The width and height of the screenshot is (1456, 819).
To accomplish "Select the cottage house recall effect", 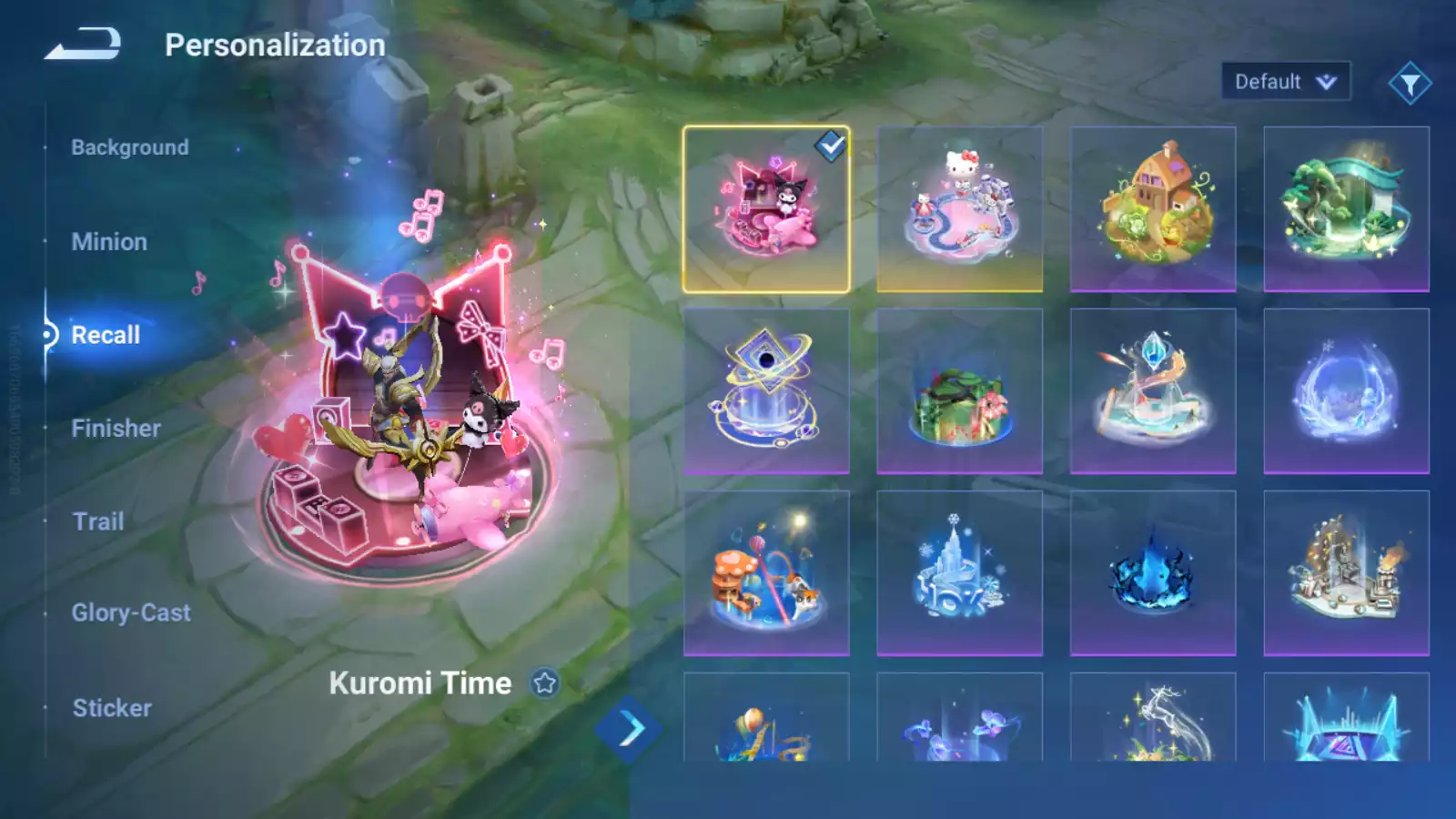I will pos(1153,209).
